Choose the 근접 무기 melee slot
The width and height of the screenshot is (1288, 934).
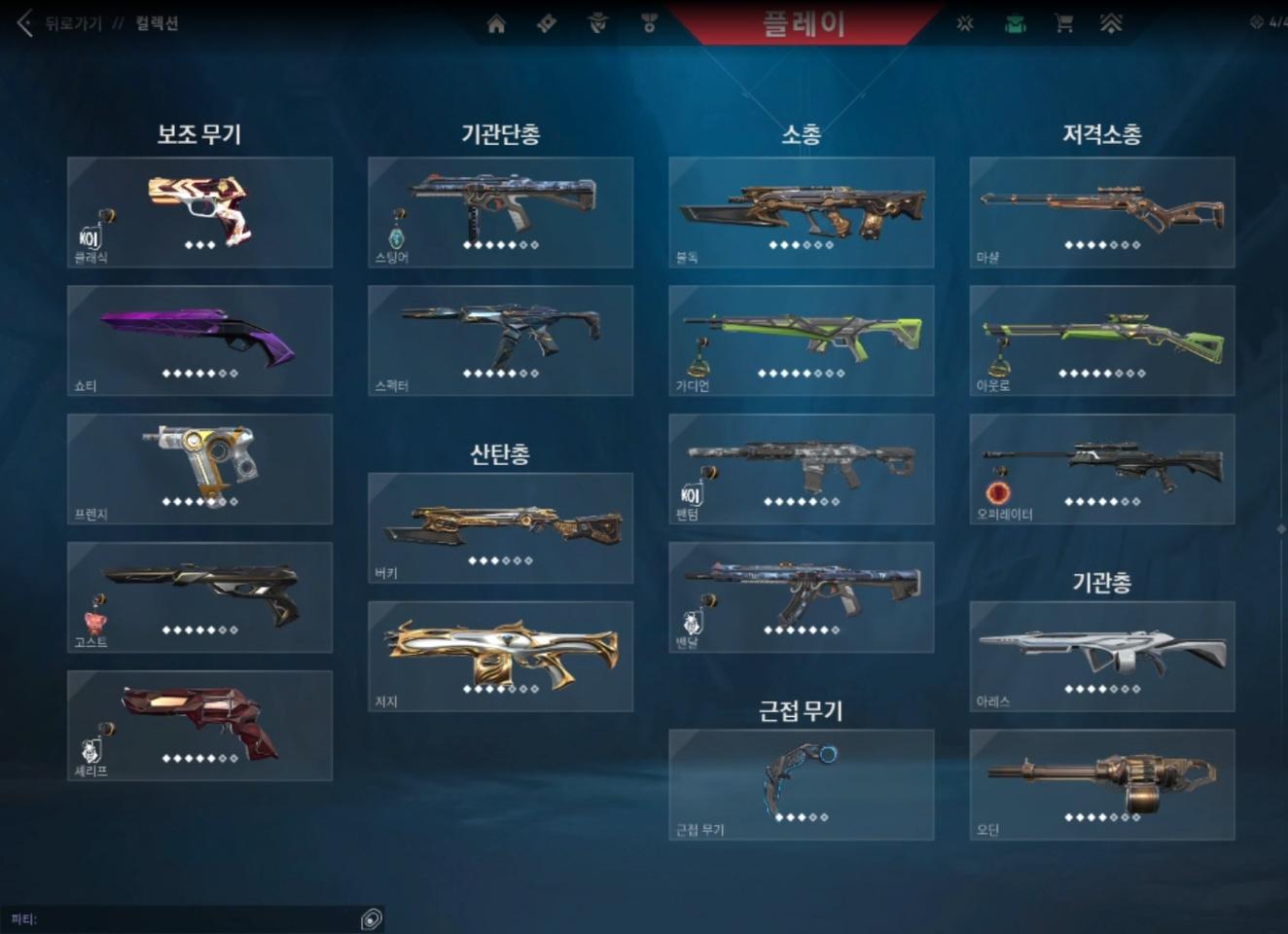pos(802,785)
